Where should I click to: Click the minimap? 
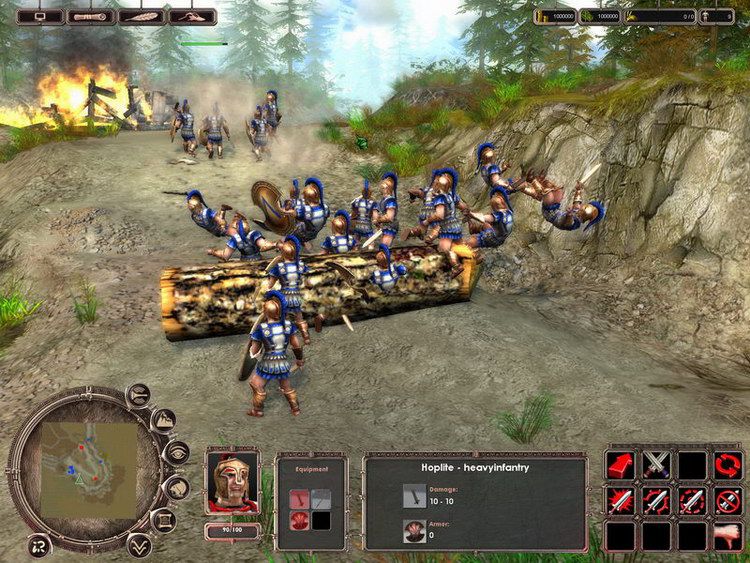(90, 470)
